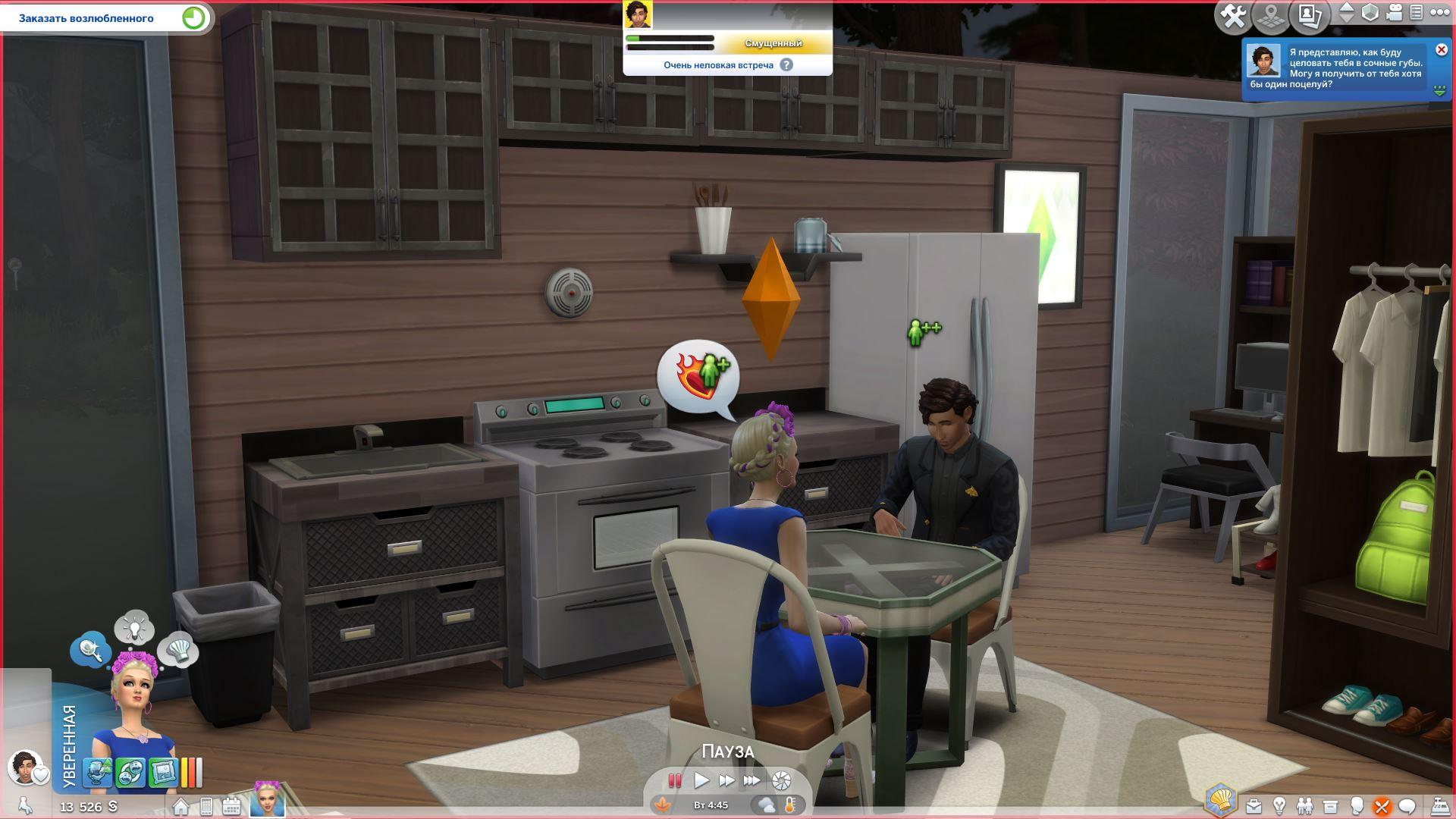Open the calendar
This screenshot has height=819, width=1456.
click(231, 806)
